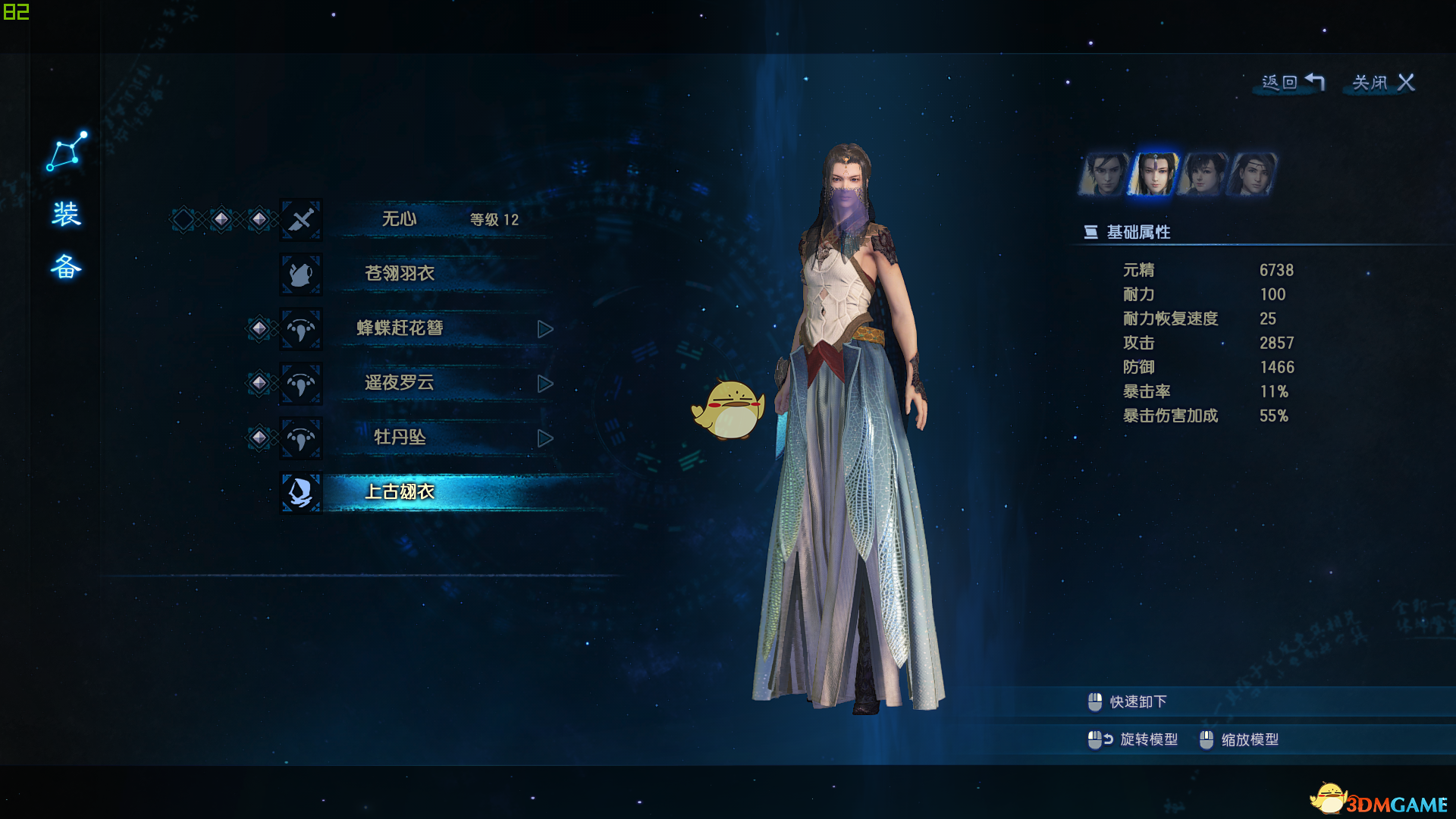Select the gem socket beside 牡丹坠
This screenshot has width=1456, height=819.
click(x=259, y=438)
